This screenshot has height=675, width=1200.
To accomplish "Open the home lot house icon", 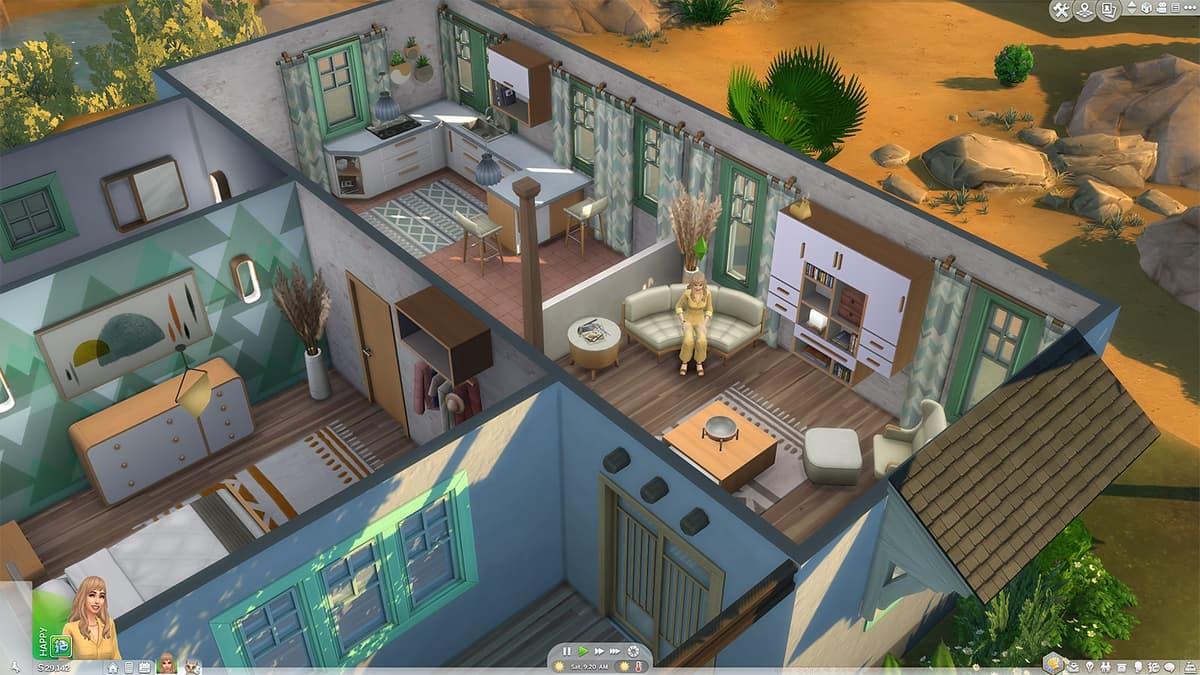I will click(x=113, y=667).
